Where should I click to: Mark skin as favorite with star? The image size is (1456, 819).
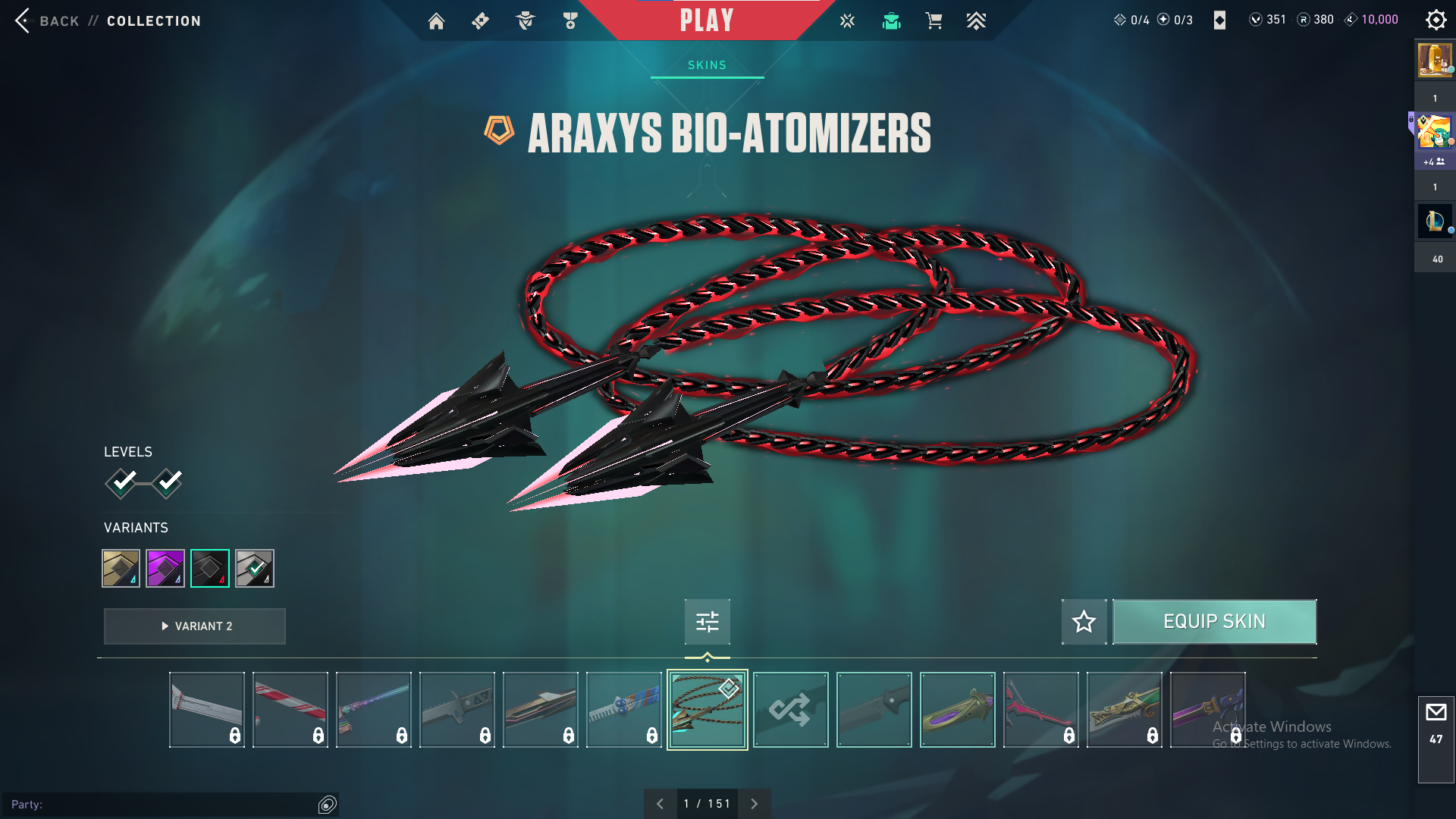pyautogui.click(x=1084, y=622)
